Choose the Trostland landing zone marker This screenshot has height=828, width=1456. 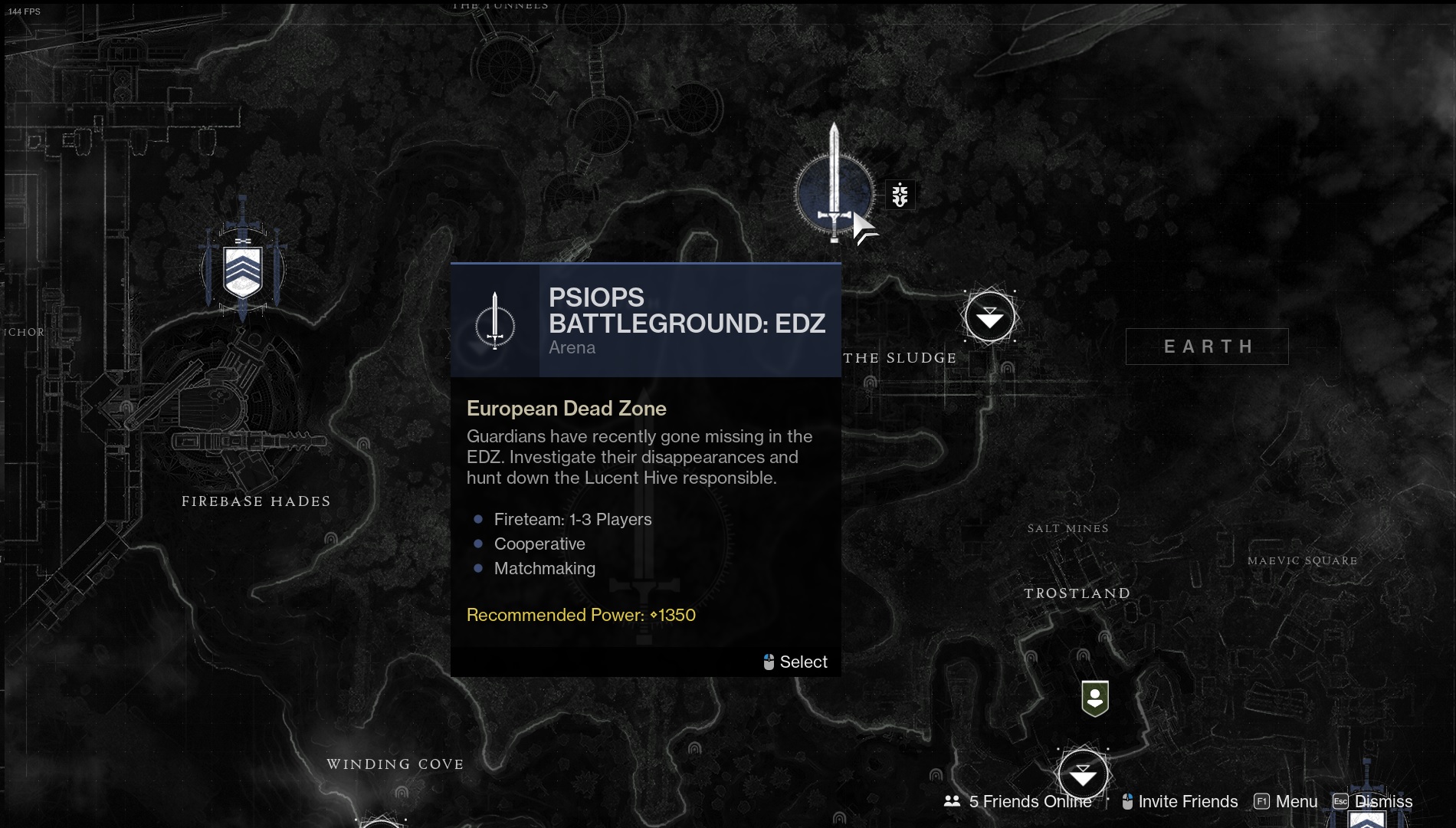point(1082,775)
